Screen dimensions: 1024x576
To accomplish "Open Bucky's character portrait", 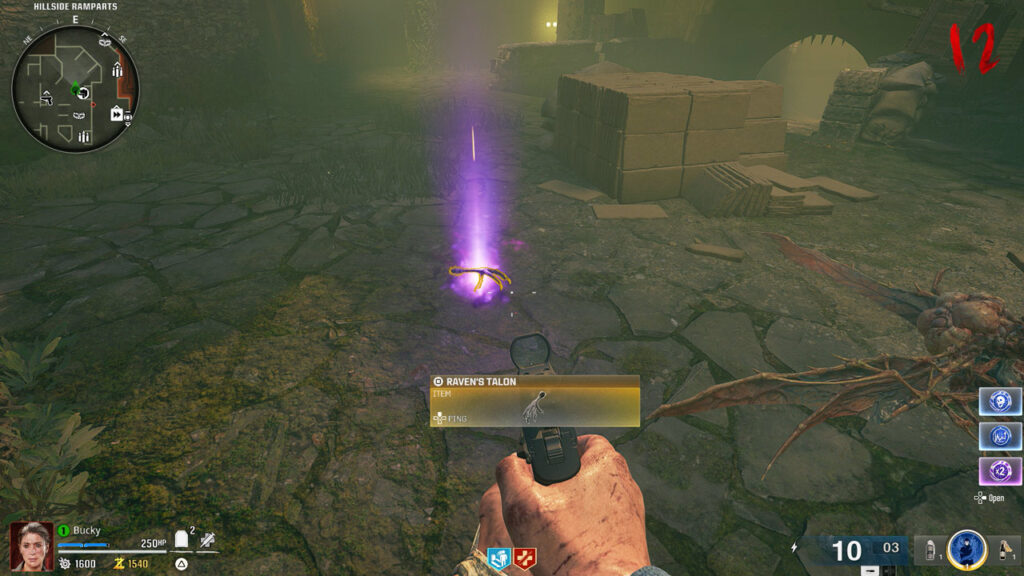I will 31,547.
